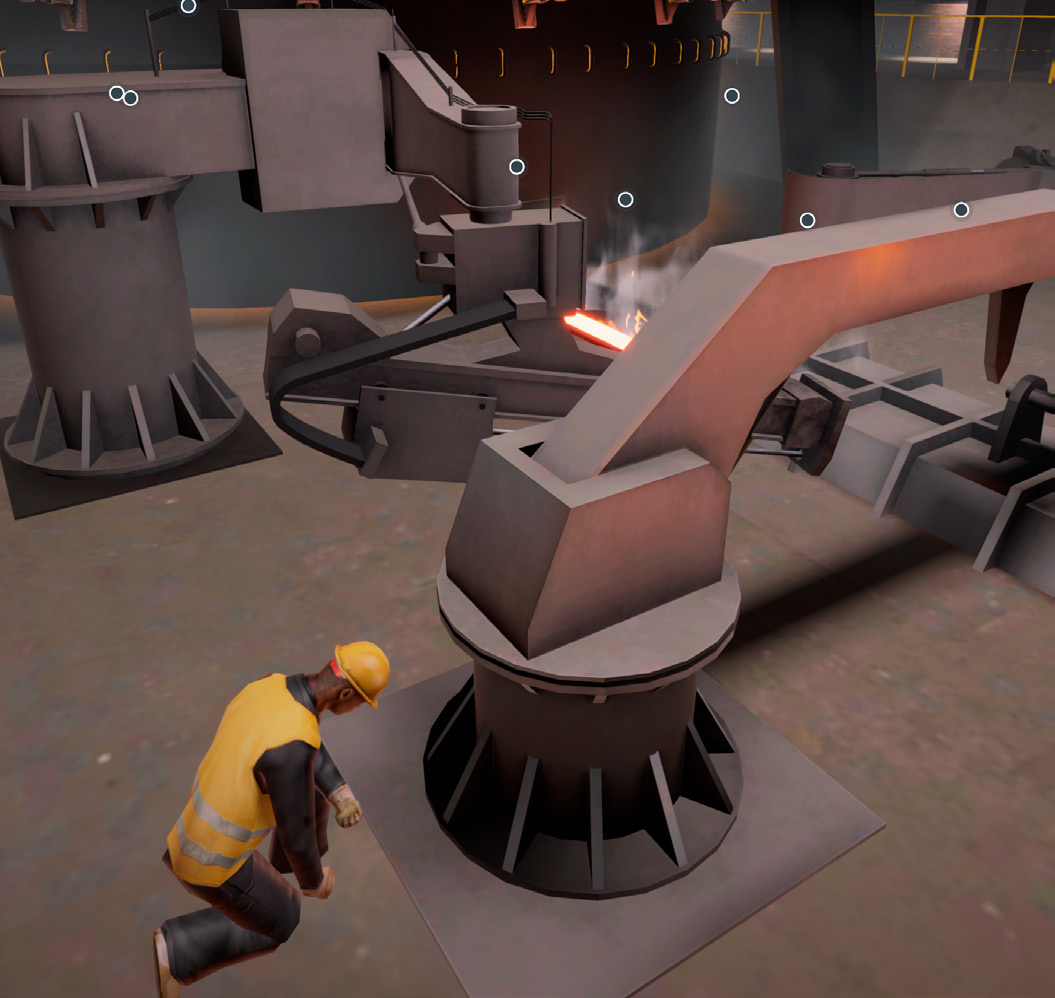The image size is (1055, 998).
Task: Select the marker below the yellow railing
Action: pyautogui.click(x=732, y=96)
